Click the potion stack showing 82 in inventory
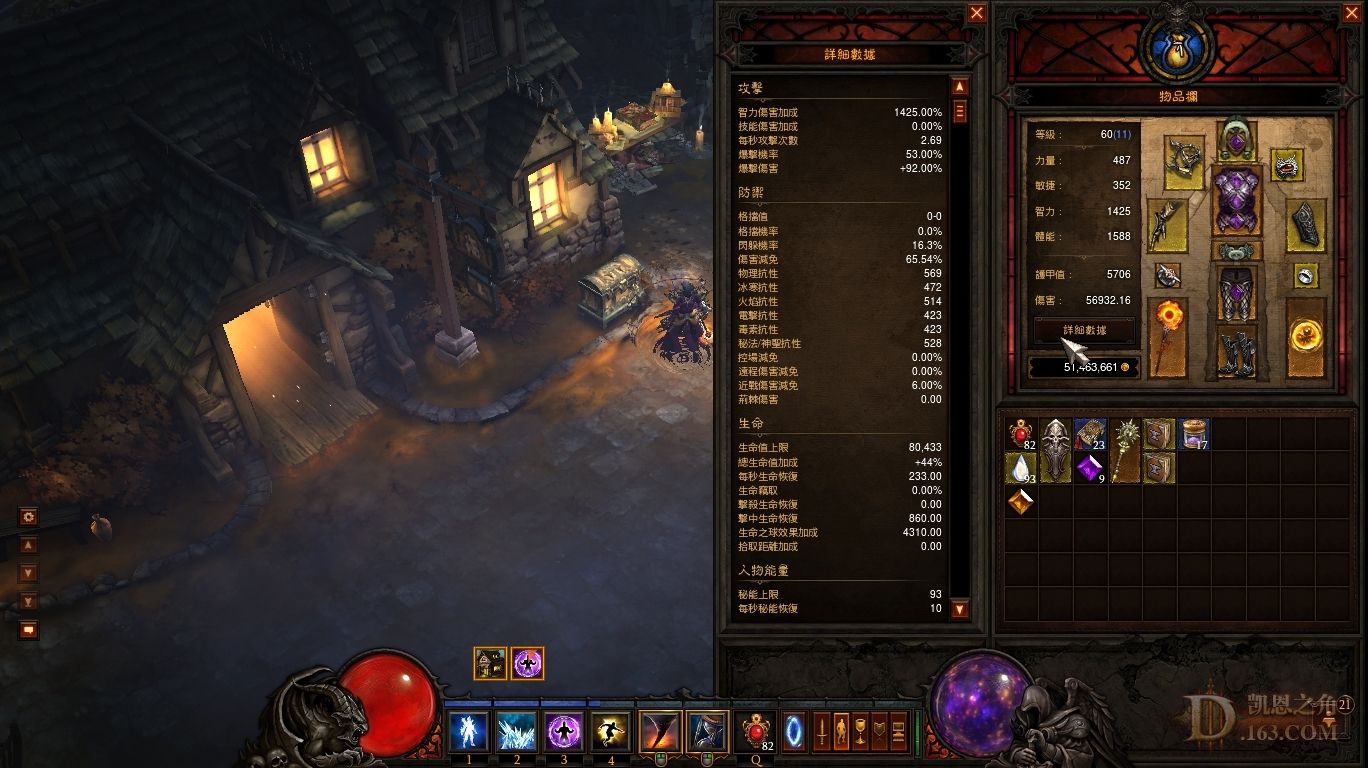Viewport: 1368px width, 768px height. (1022, 436)
